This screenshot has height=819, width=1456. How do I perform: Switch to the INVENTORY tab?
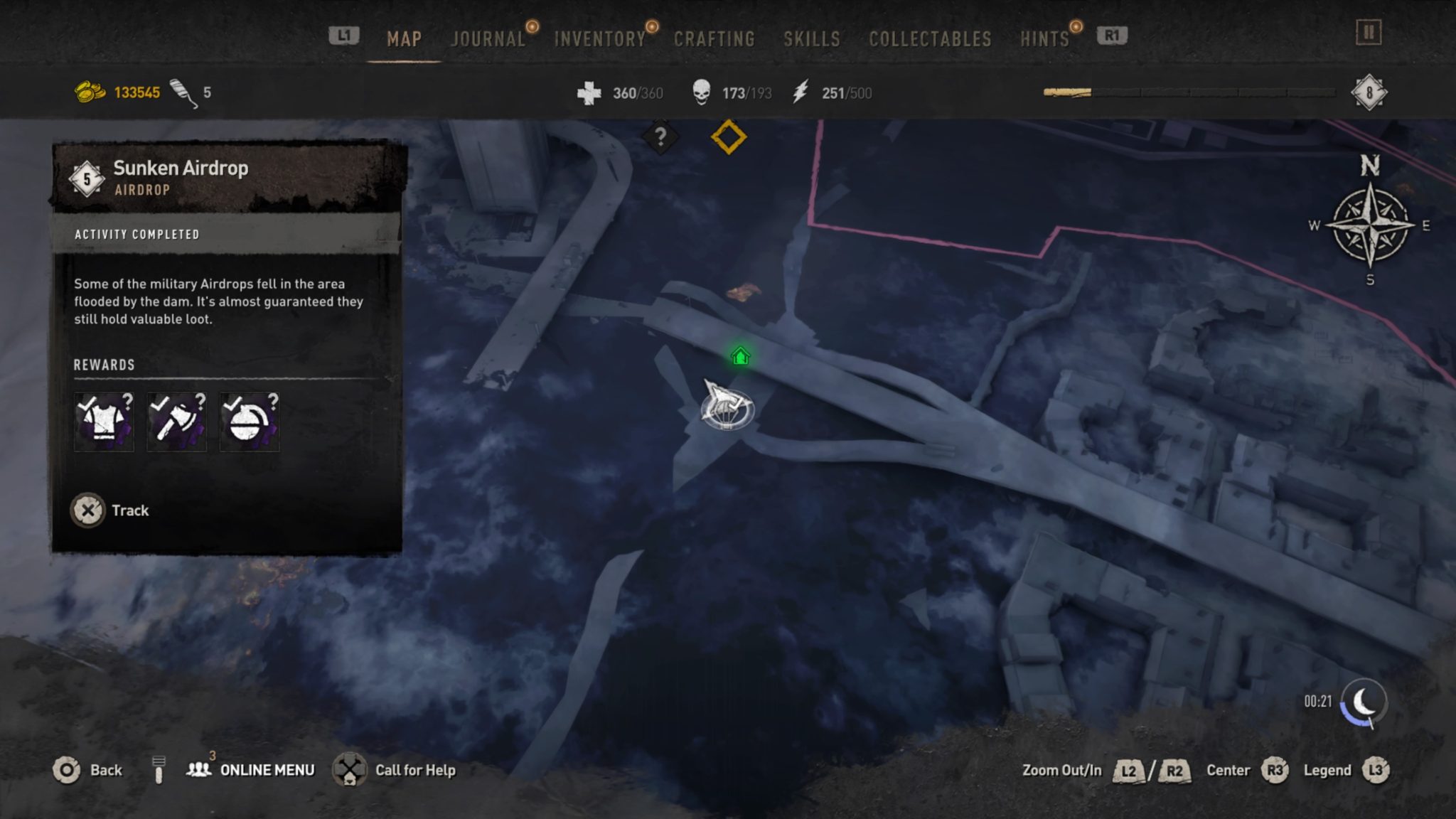click(x=601, y=39)
